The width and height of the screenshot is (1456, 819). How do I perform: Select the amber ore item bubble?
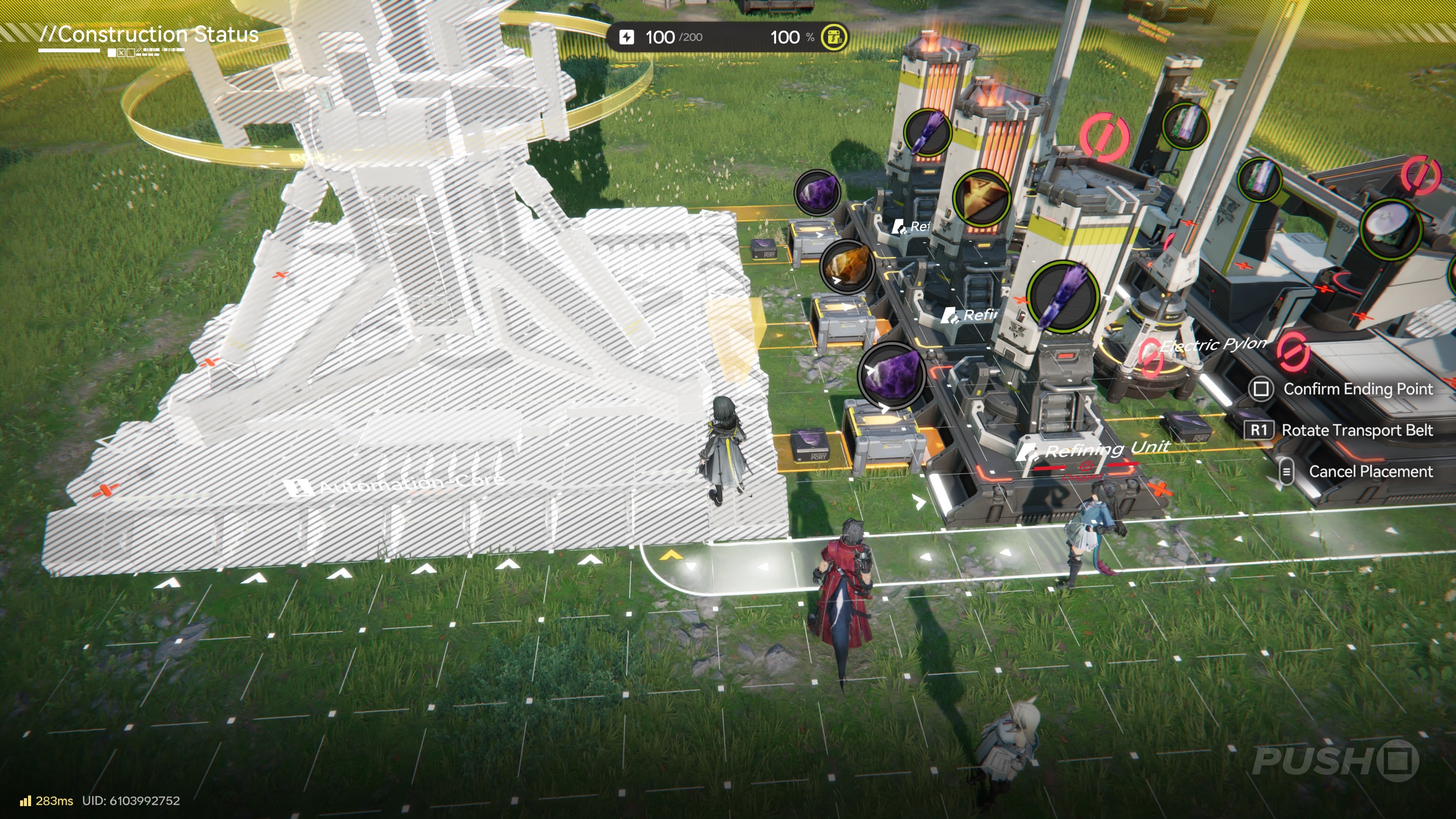[846, 266]
